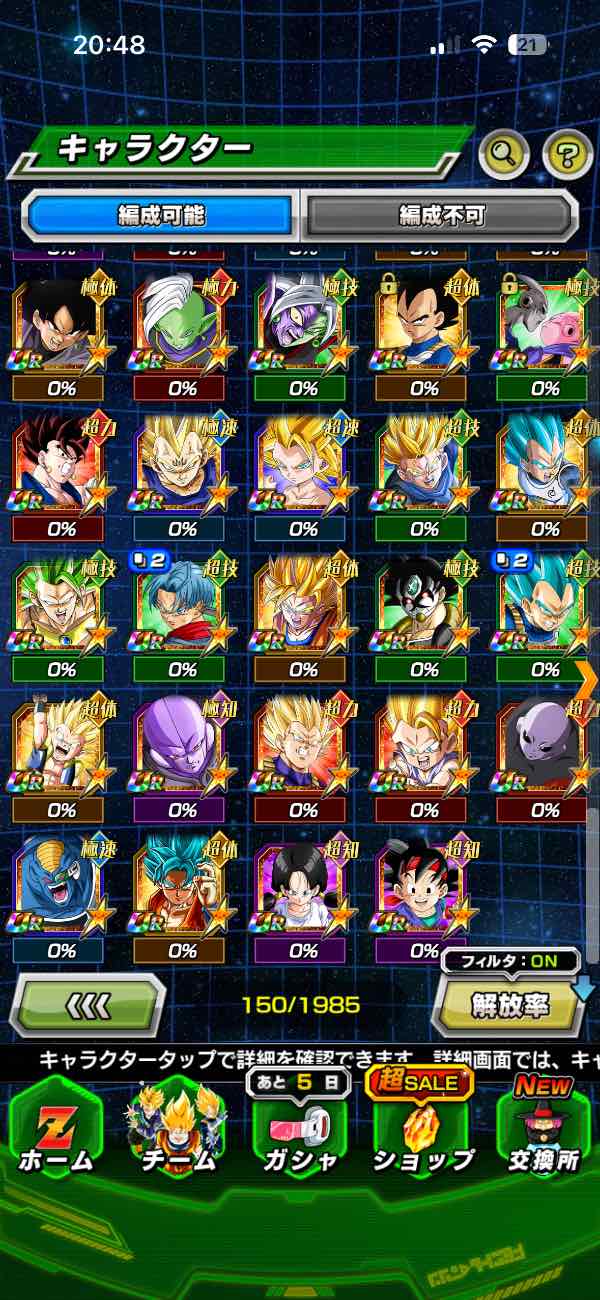Click the orange arrow on the right edge
The image size is (600, 1300).
click(x=587, y=679)
